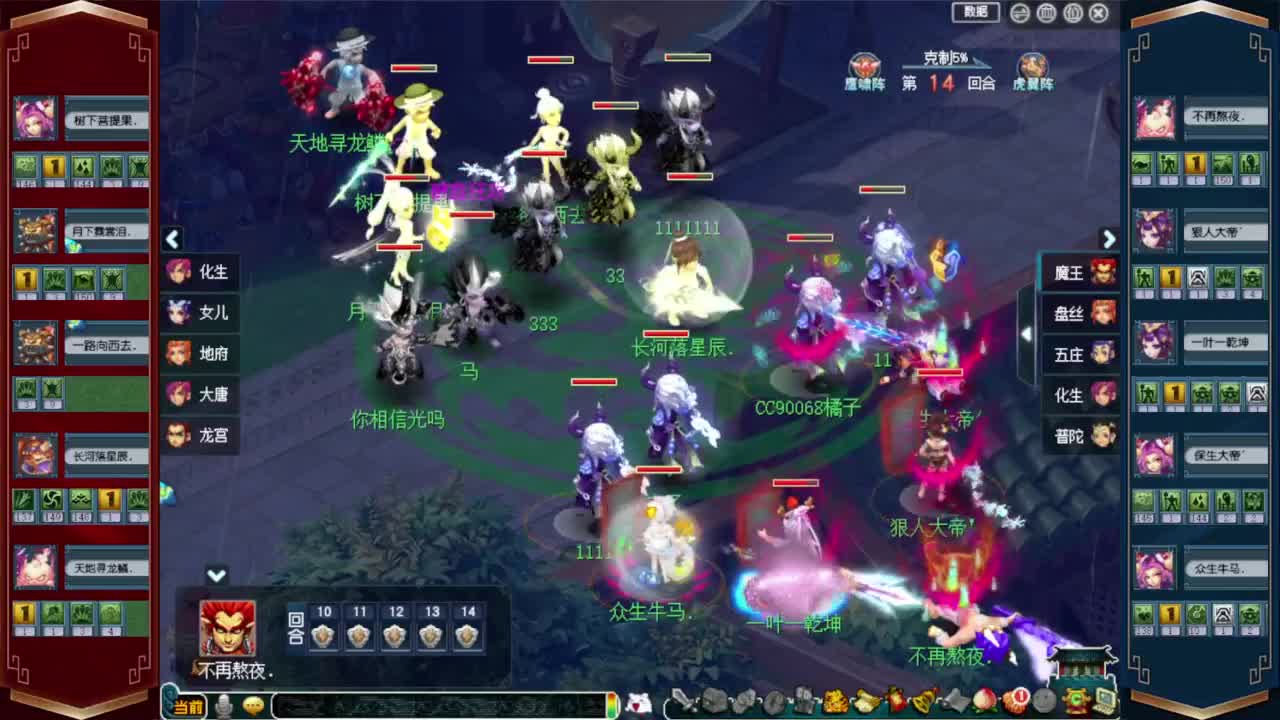The image size is (1280, 720).
Task: Click the colored volume bar near the chat input
Action: (613, 703)
